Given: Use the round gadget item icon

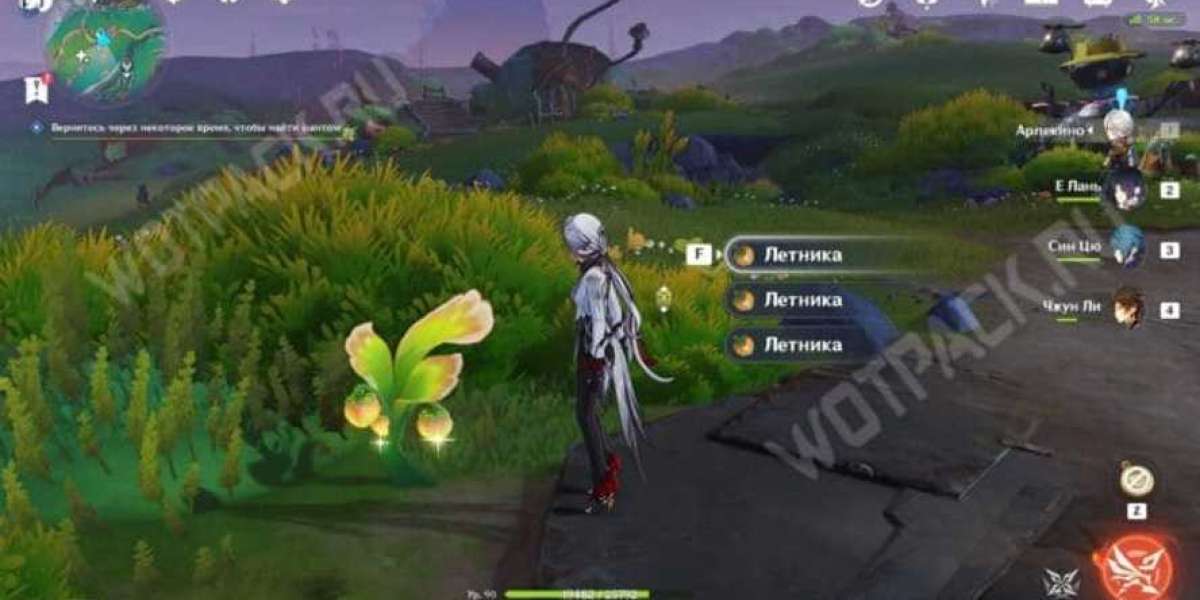Looking at the screenshot, I should 1136,482.
